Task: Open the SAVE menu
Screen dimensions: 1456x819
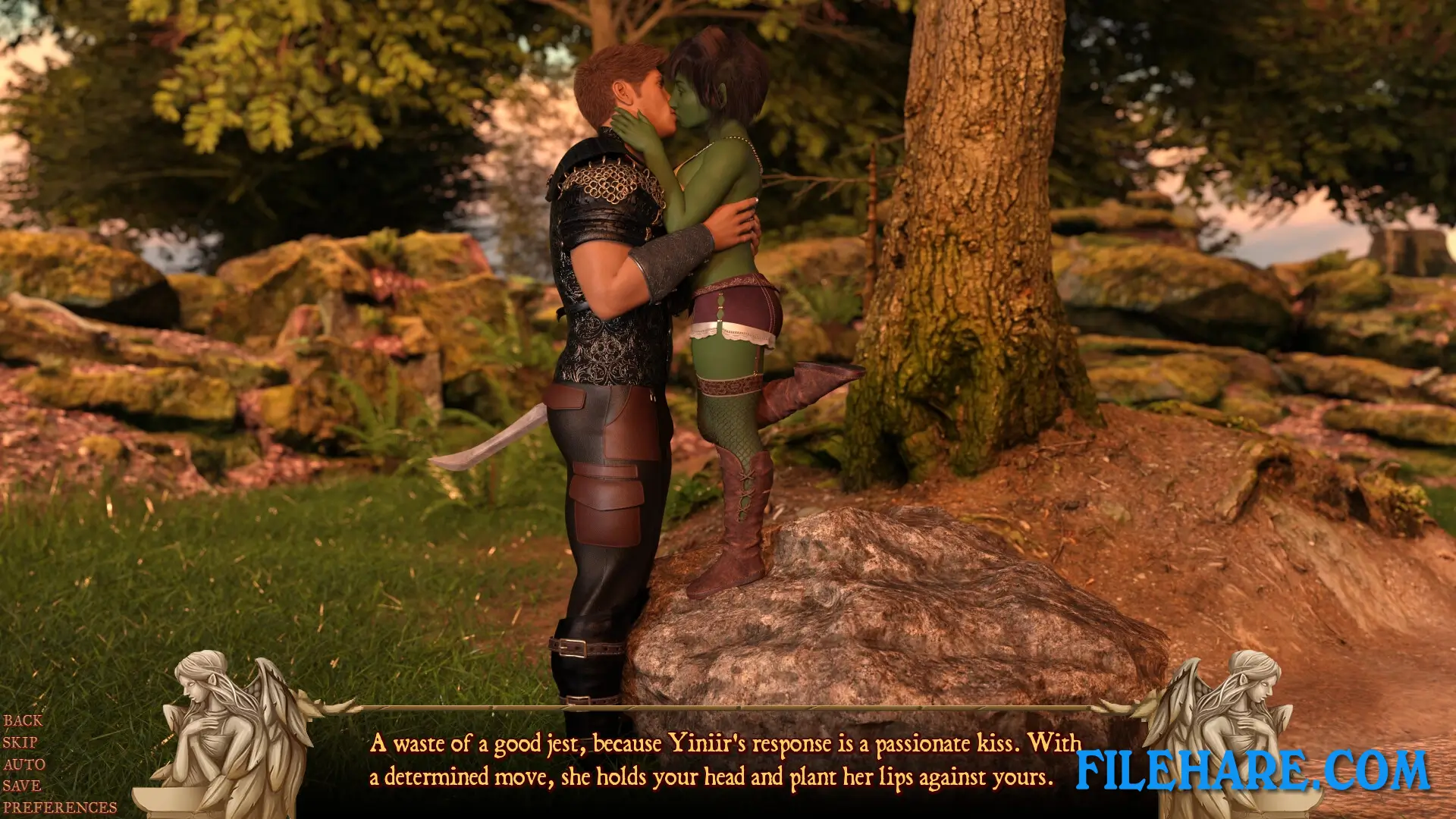Action: point(21,786)
